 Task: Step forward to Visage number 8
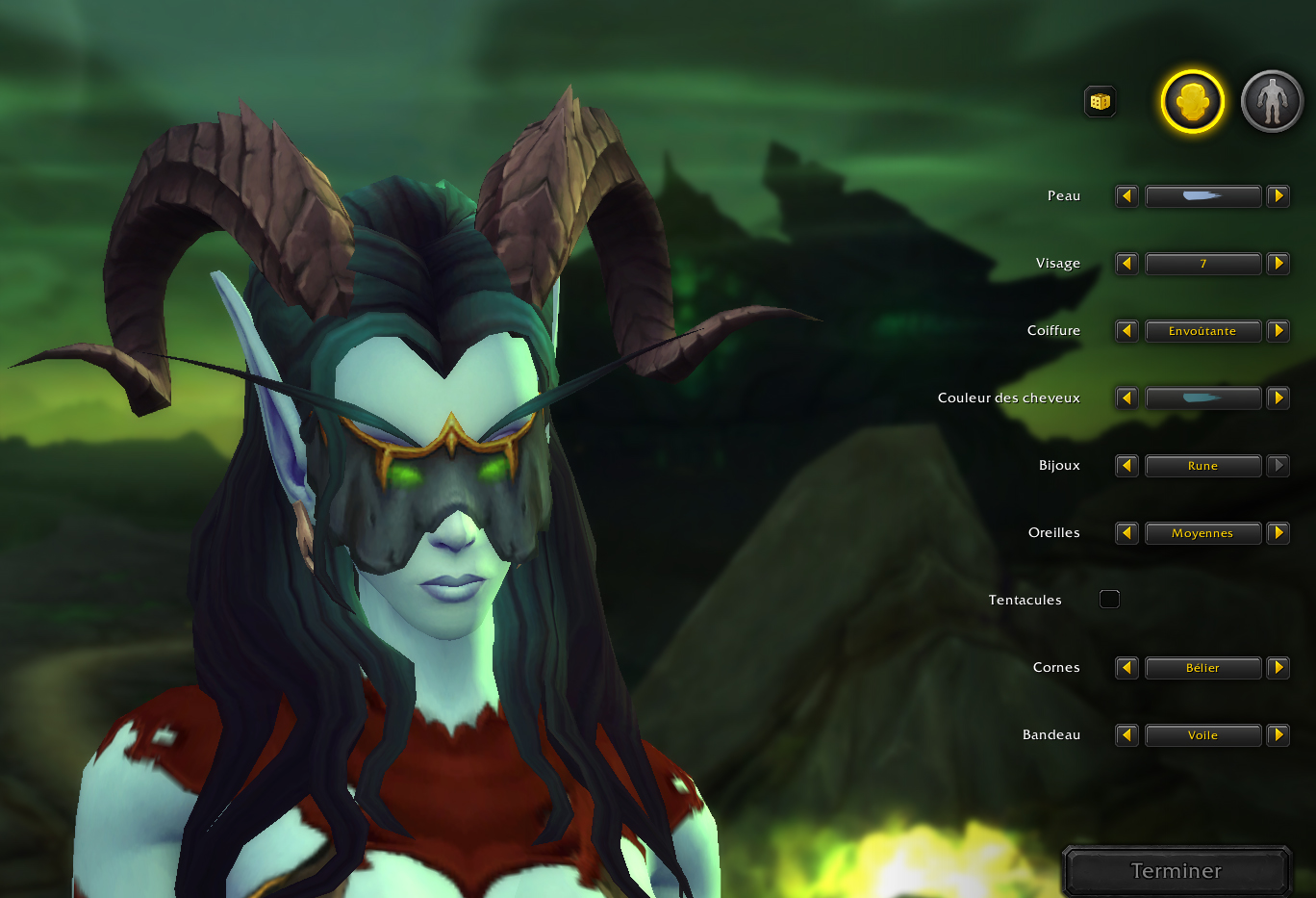(1278, 264)
